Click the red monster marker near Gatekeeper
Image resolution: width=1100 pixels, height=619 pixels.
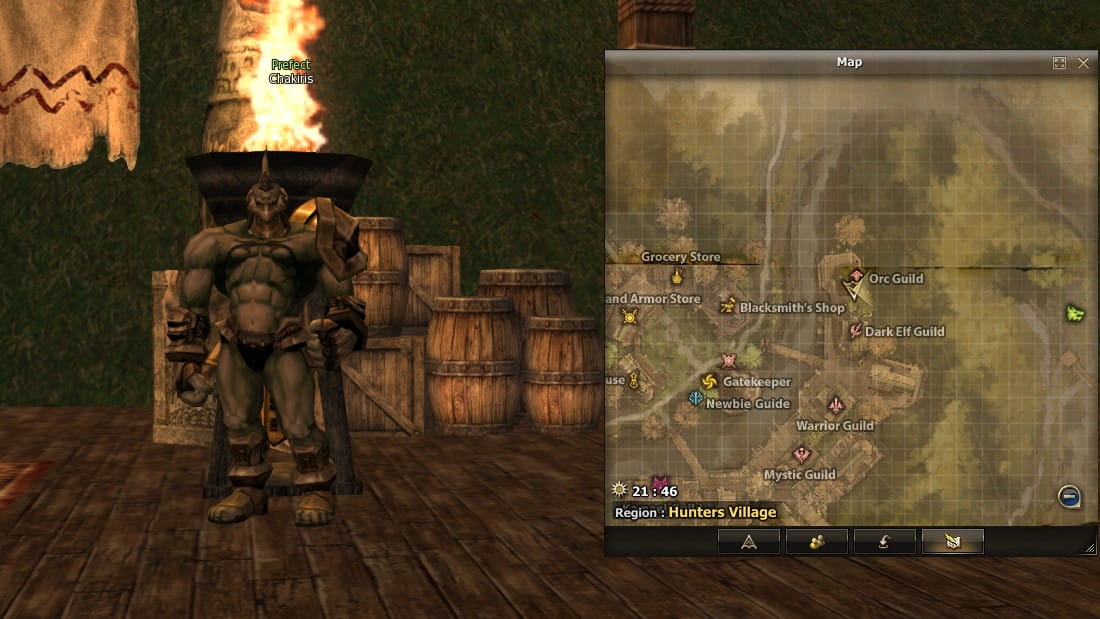728,361
